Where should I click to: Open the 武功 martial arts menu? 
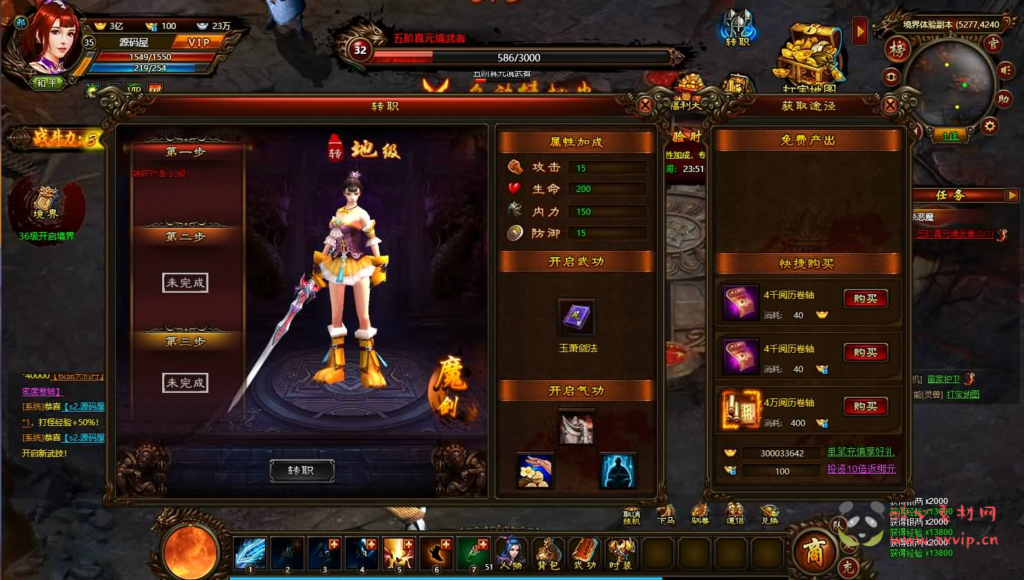584,552
